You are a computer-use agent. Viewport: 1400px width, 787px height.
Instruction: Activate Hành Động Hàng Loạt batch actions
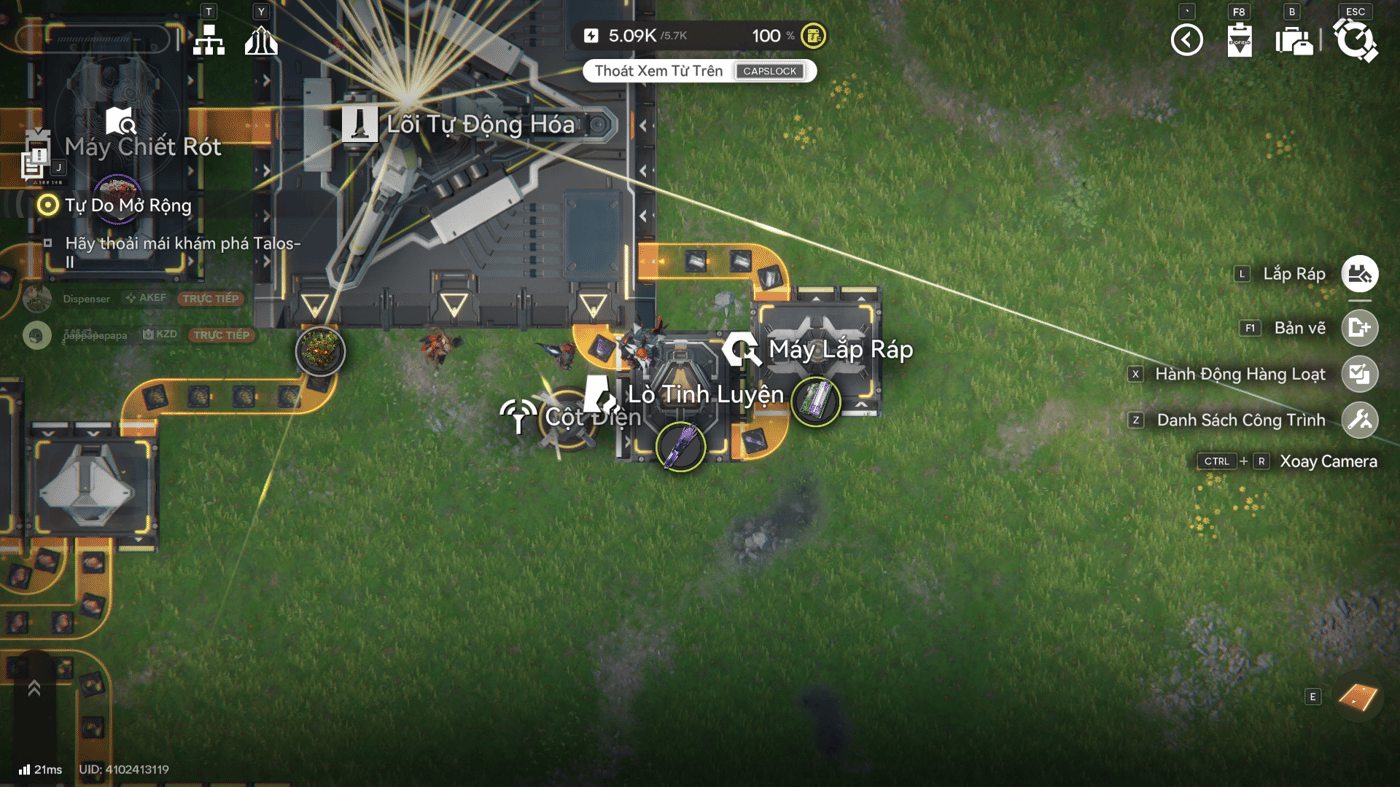pyautogui.click(x=1359, y=374)
